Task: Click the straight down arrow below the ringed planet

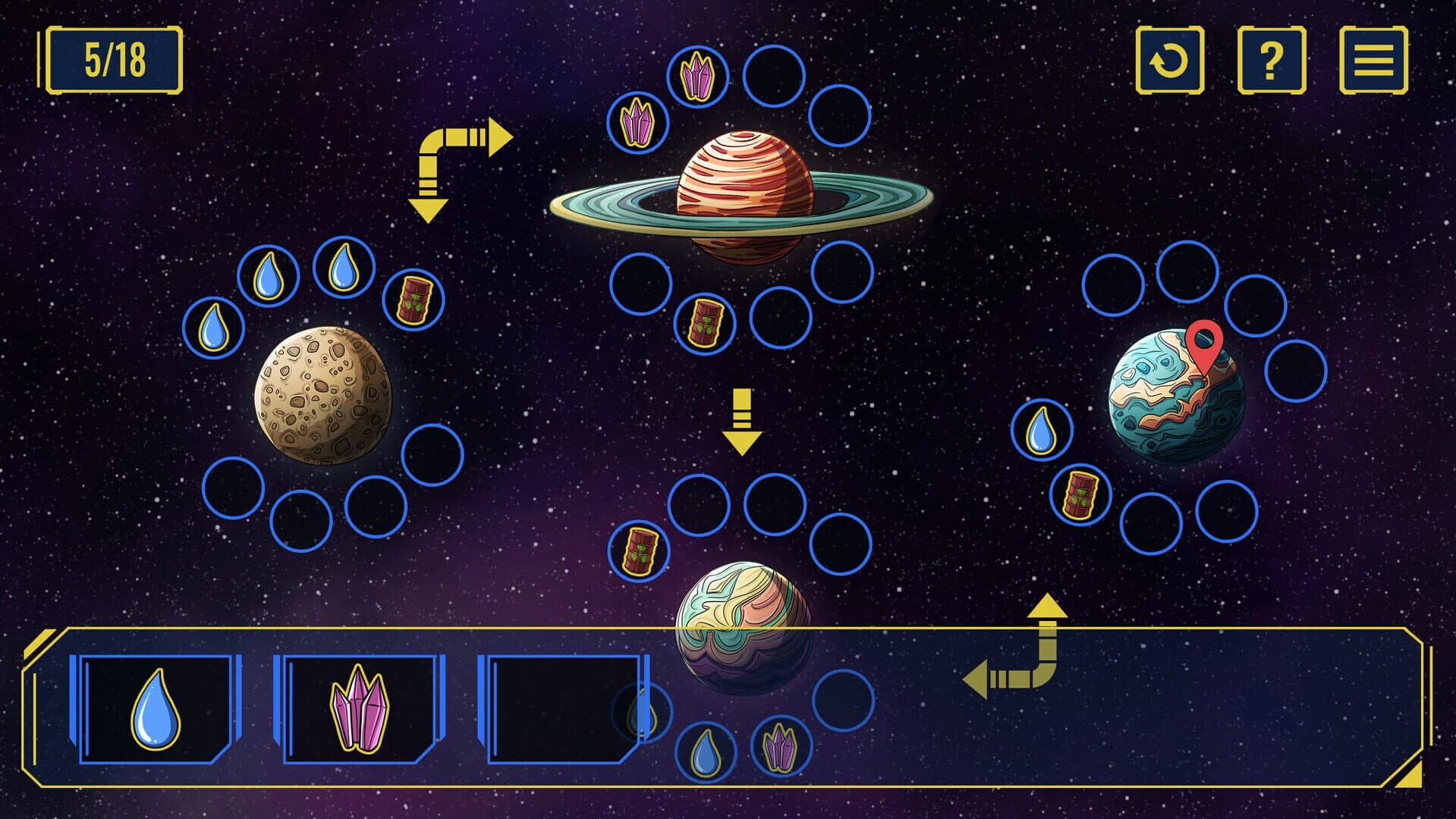Action: pyautogui.click(x=741, y=422)
